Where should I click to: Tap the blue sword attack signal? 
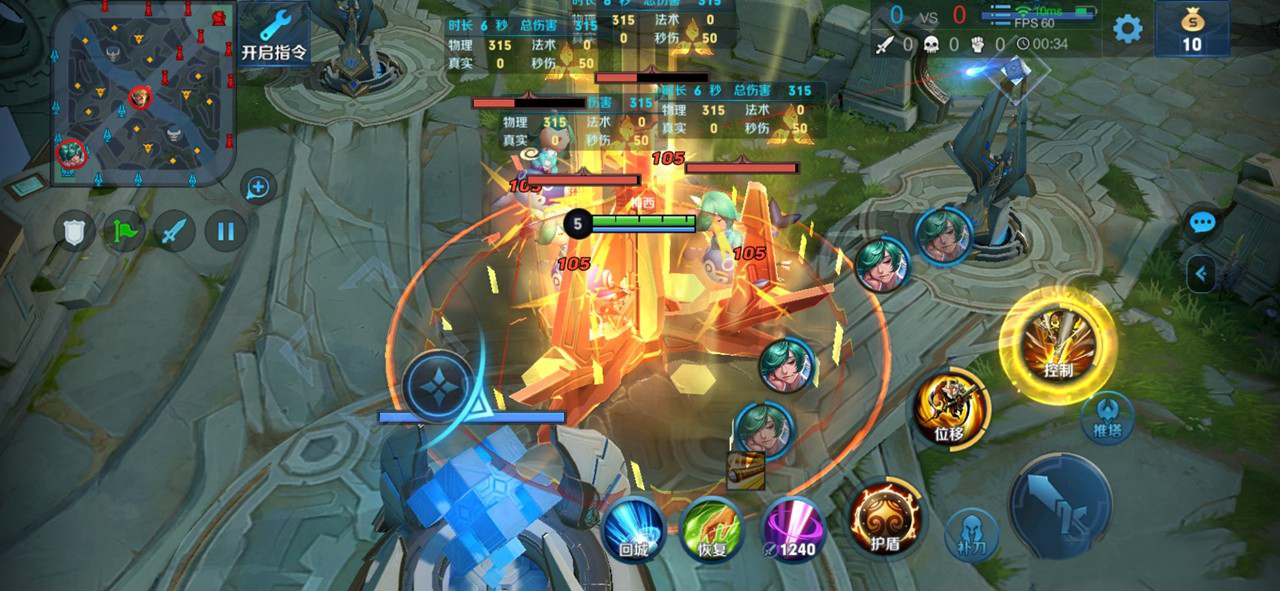(x=175, y=232)
